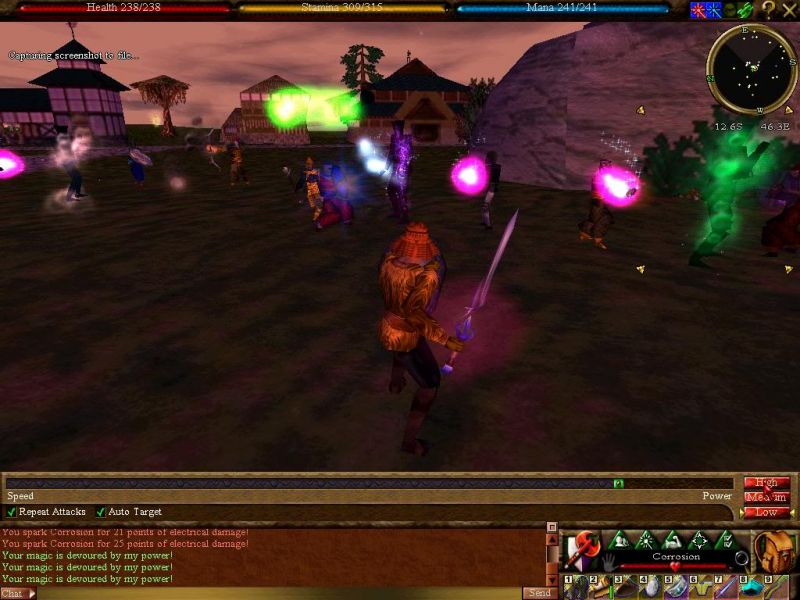Toggle the Auto Target checkbox
Image resolution: width=800 pixels, height=600 pixels.
[x=101, y=512]
